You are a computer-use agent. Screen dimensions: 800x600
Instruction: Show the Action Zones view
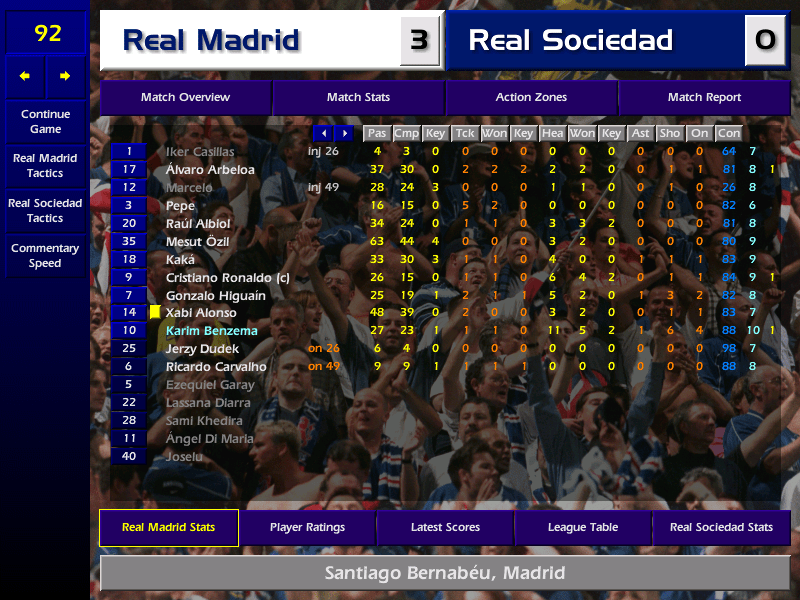point(531,97)
